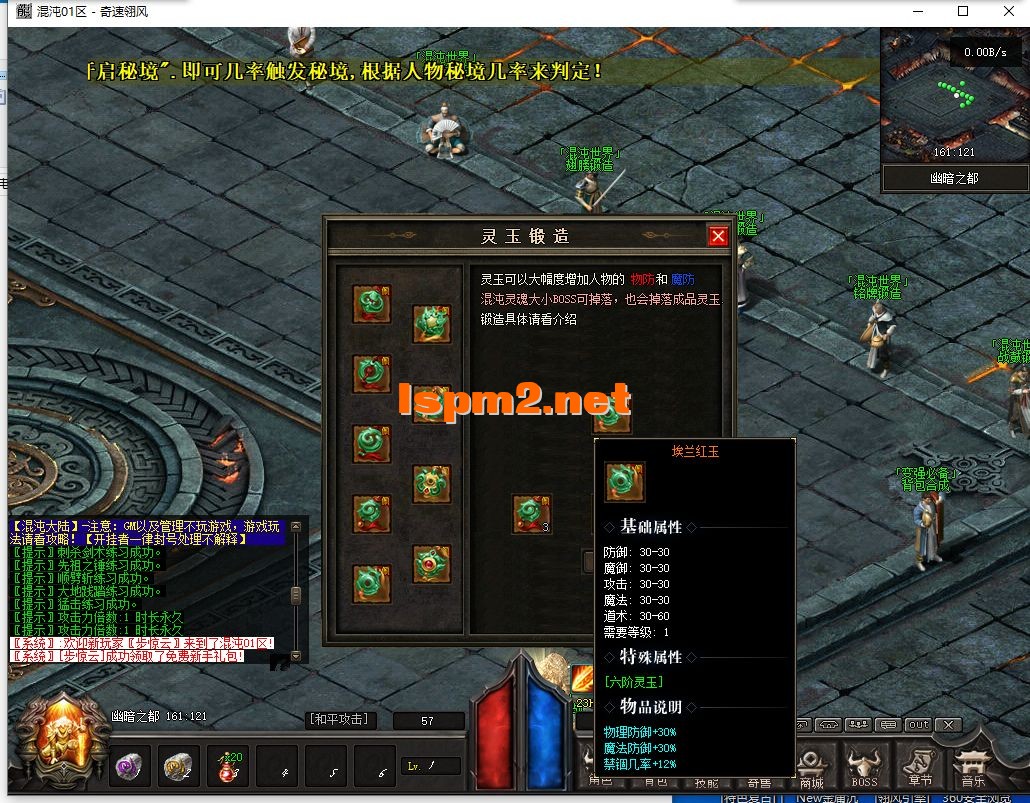Pick the jade with the red gem center
This screenshot has height=803, width=1030.
(x=431, y=564)
